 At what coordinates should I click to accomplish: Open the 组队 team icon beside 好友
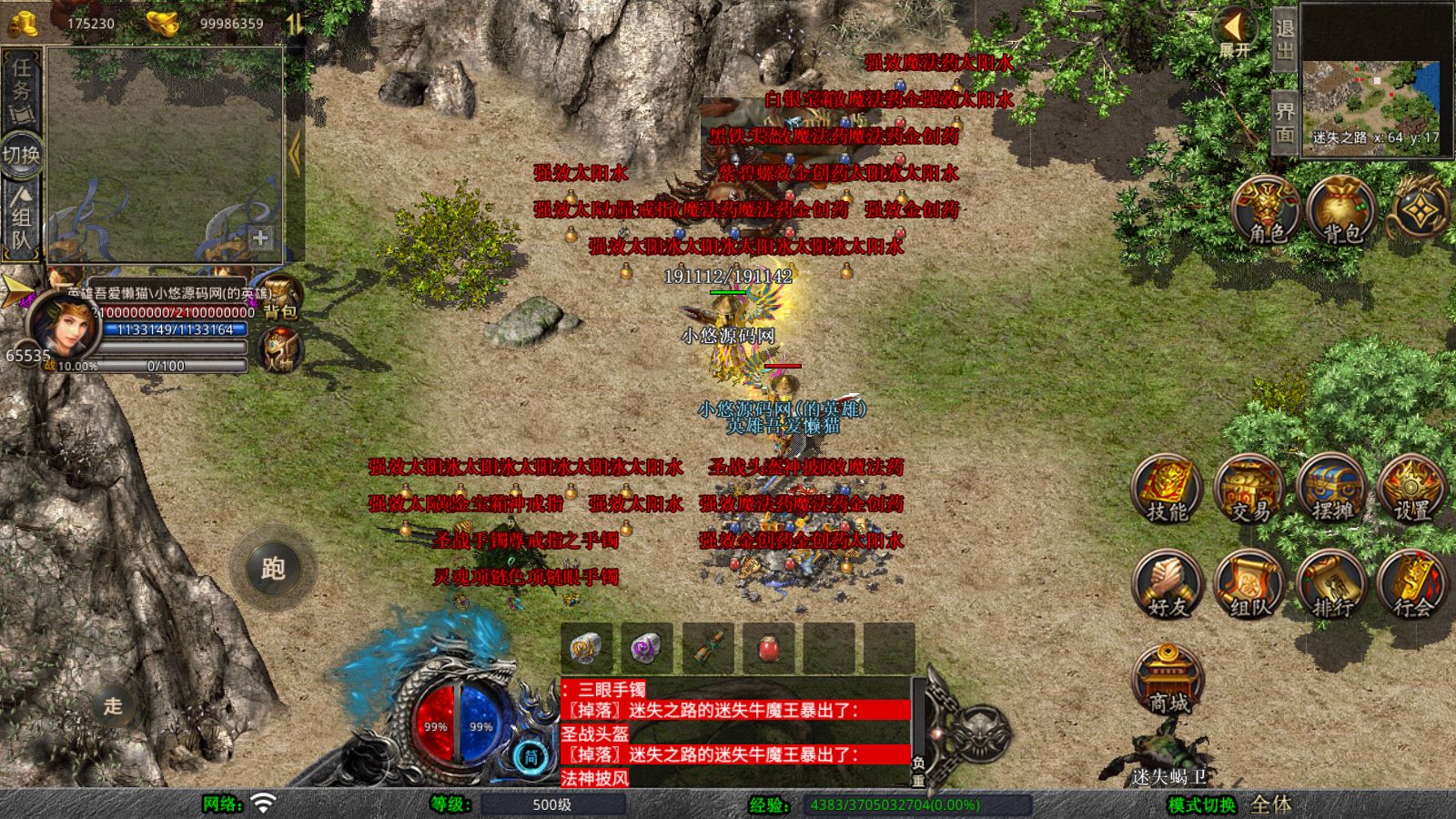(1250, 584)
